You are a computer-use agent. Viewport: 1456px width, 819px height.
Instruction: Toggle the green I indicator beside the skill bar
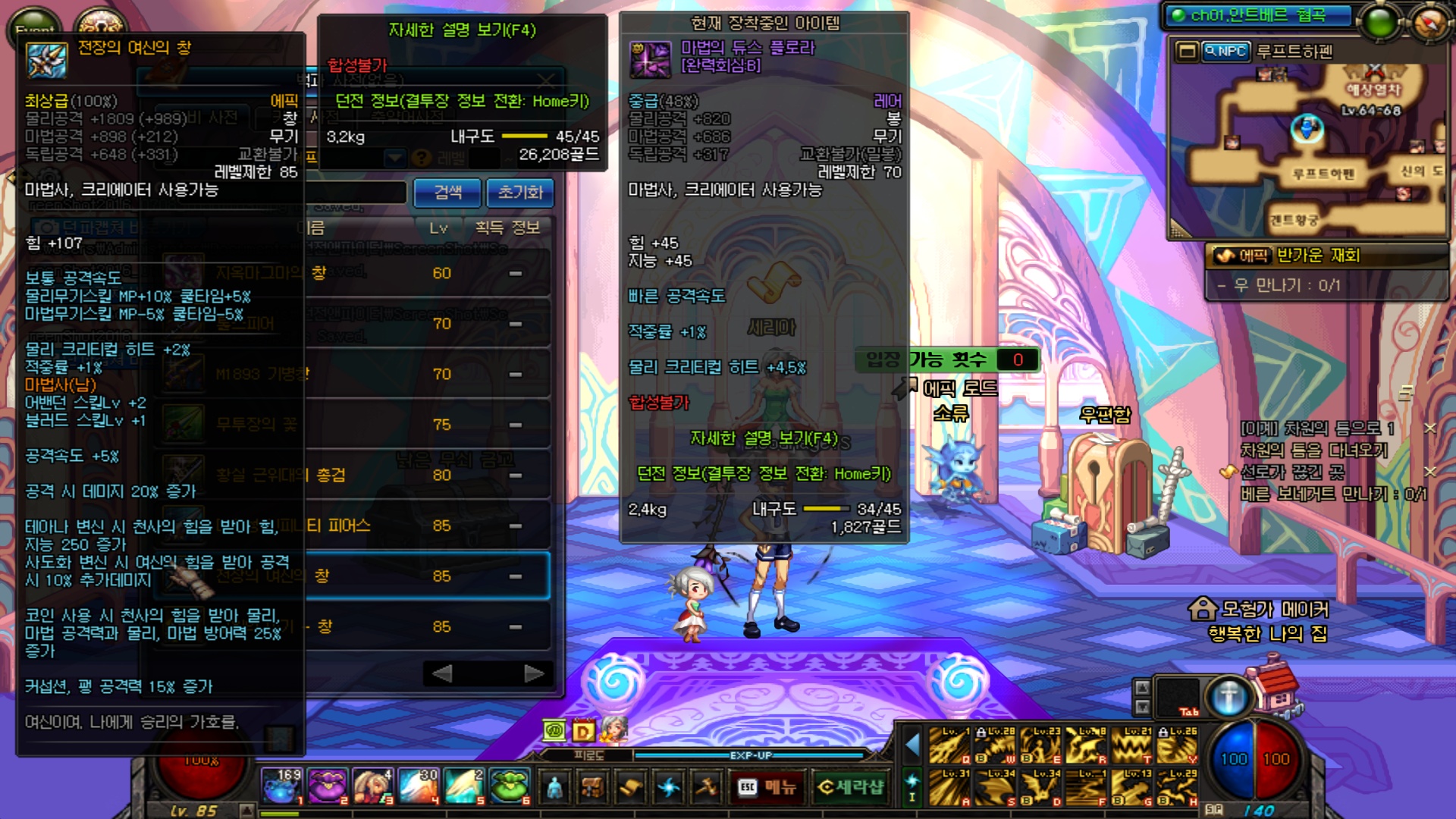(x=911, y=786)
